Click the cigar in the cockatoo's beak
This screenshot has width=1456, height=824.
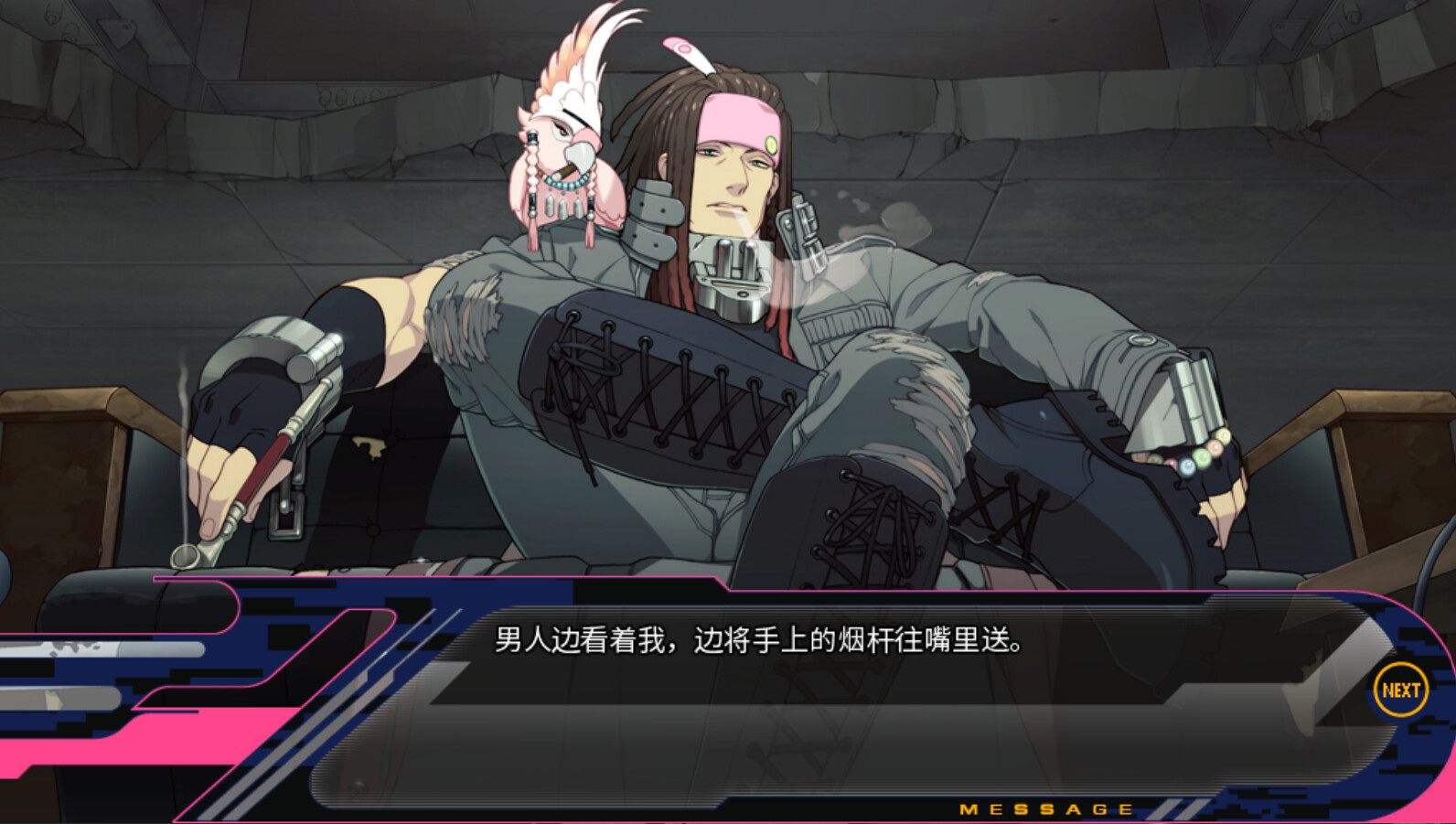pyautogui.click(x=563, y=172)
